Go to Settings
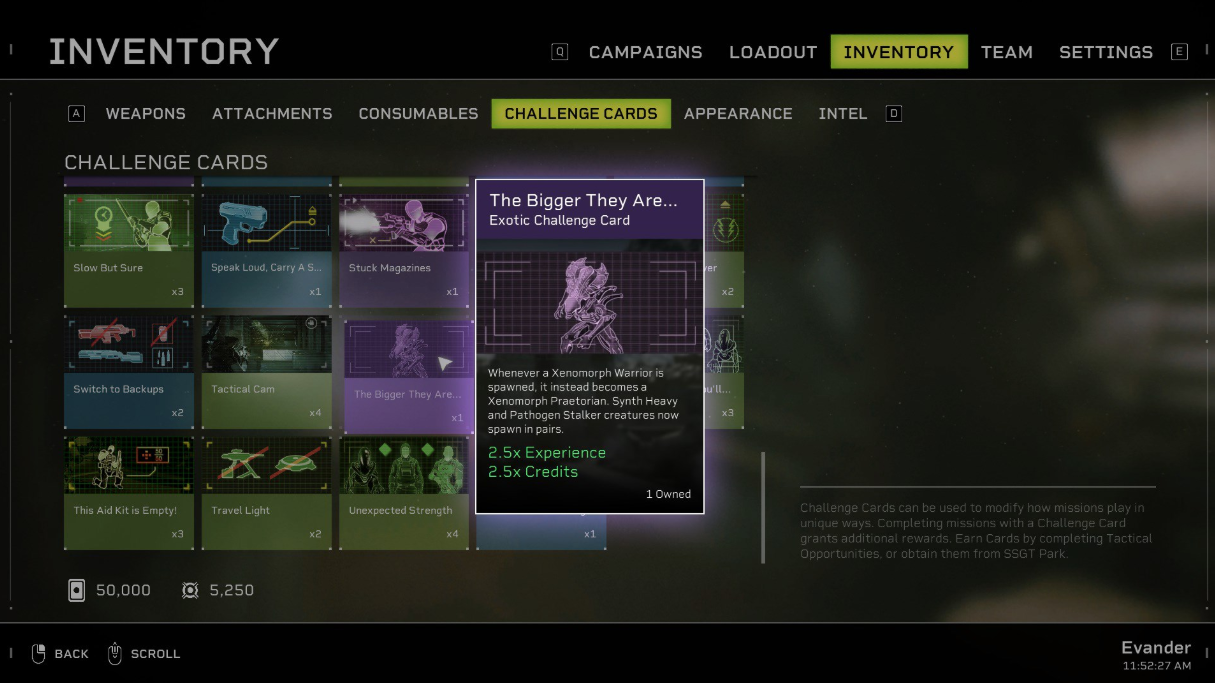The width and height of the screenshot is (1215, 683). pyautogui.click(x=1105, y=52)
